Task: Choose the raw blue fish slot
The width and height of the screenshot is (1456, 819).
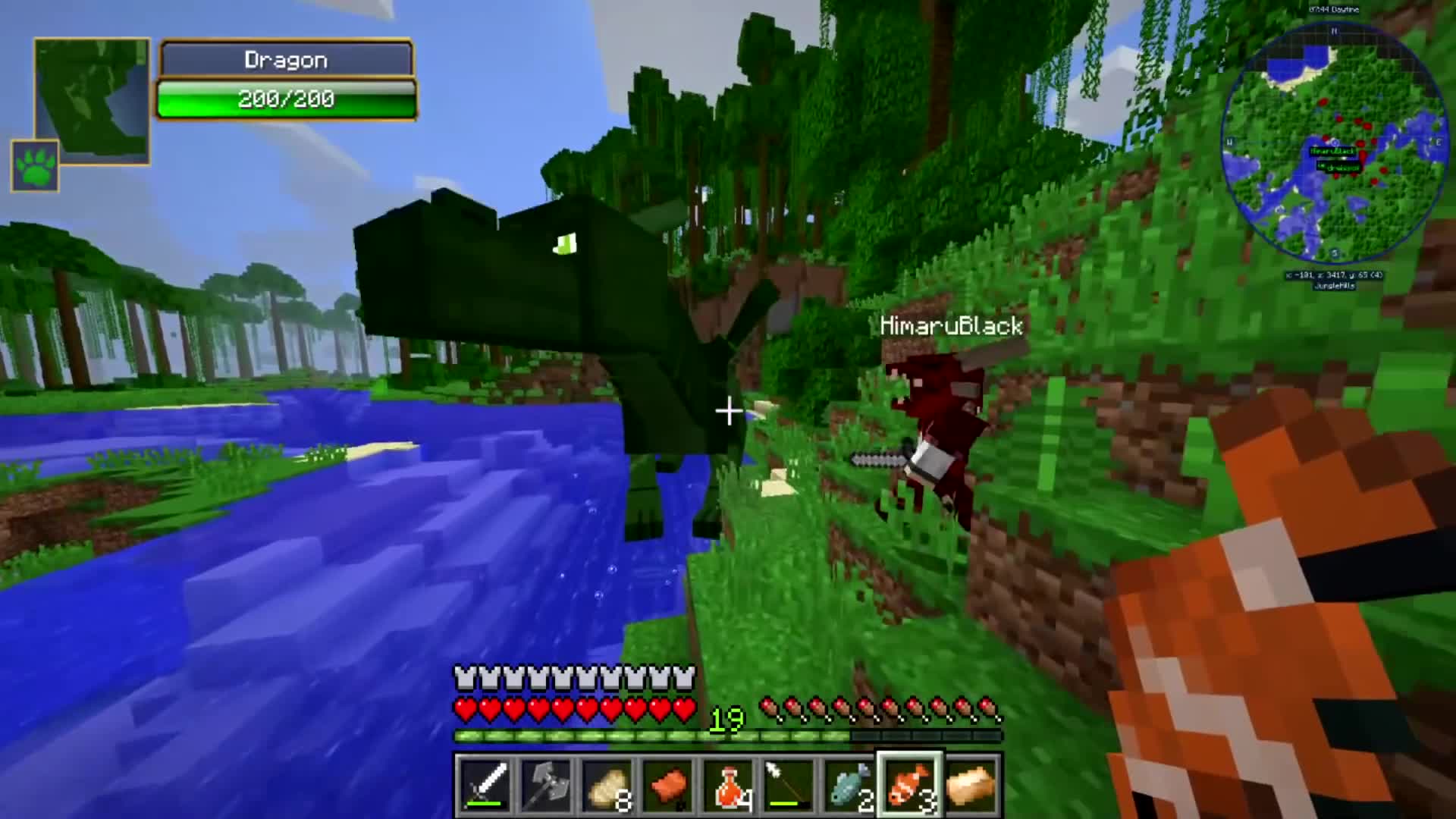Action: (x=850, y=784)
